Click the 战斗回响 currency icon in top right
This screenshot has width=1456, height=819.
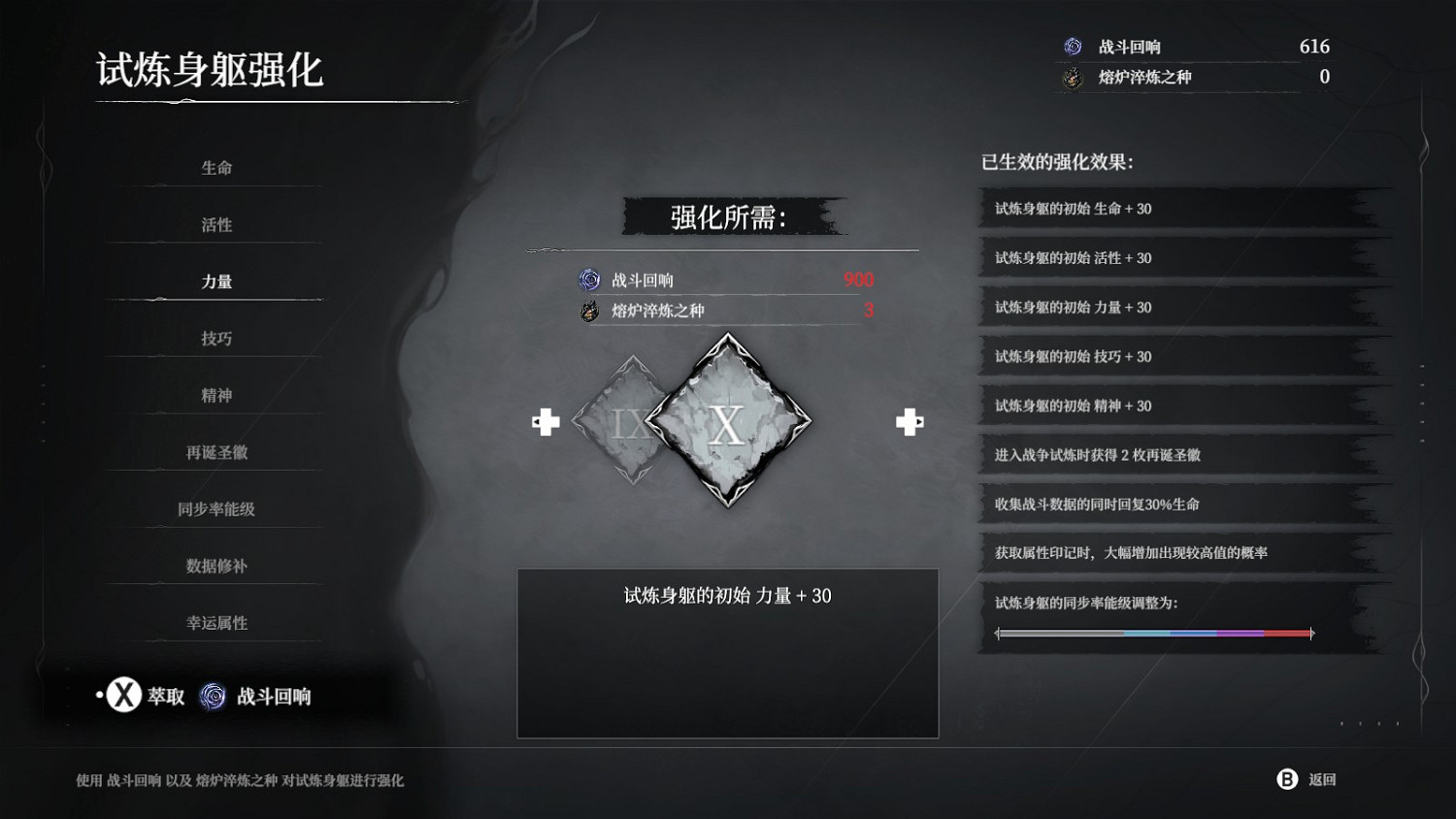point(1074,46)
